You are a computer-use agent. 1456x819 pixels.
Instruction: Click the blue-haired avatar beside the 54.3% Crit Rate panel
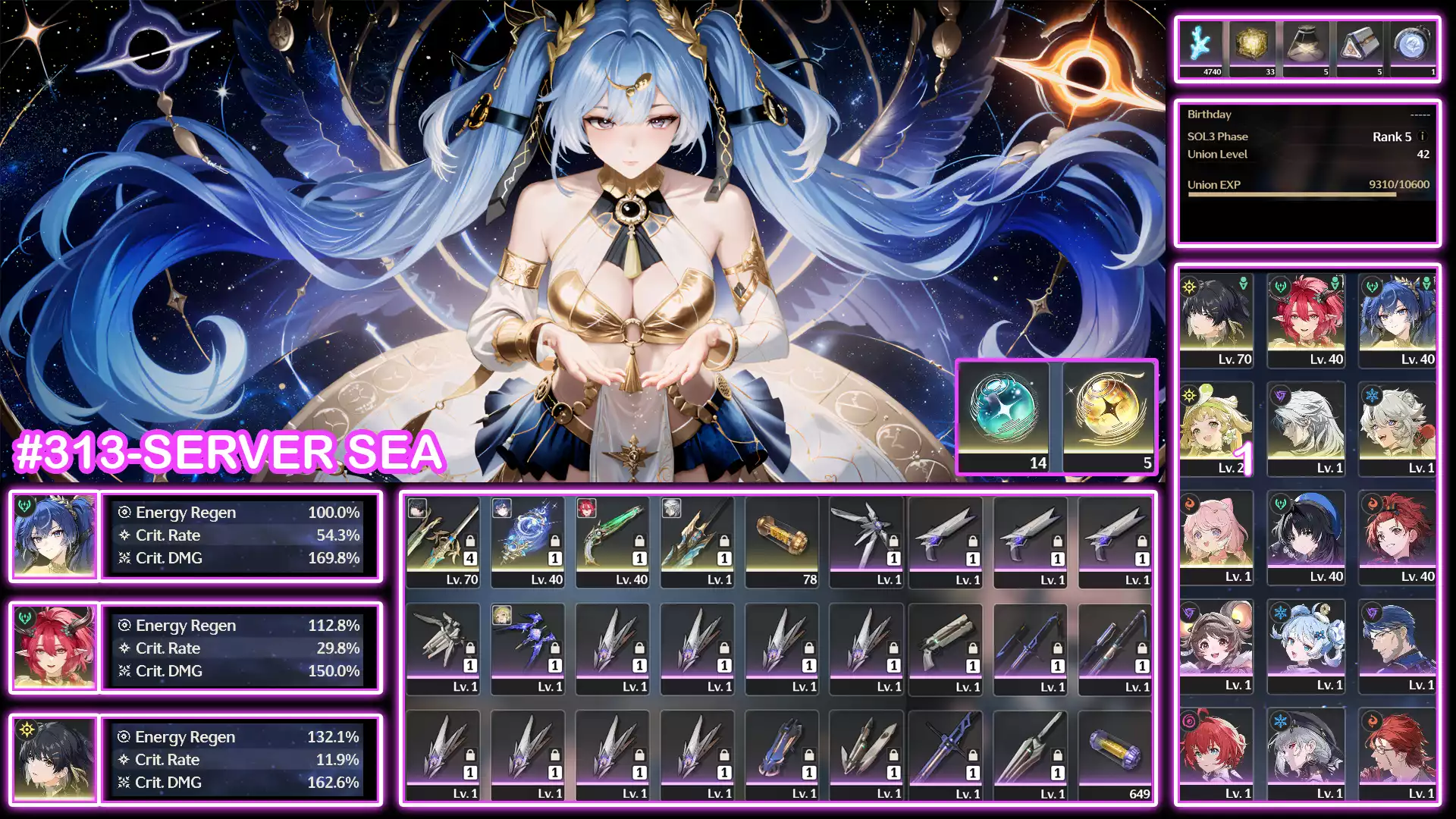pyautogui.click(x=52, y=535)
